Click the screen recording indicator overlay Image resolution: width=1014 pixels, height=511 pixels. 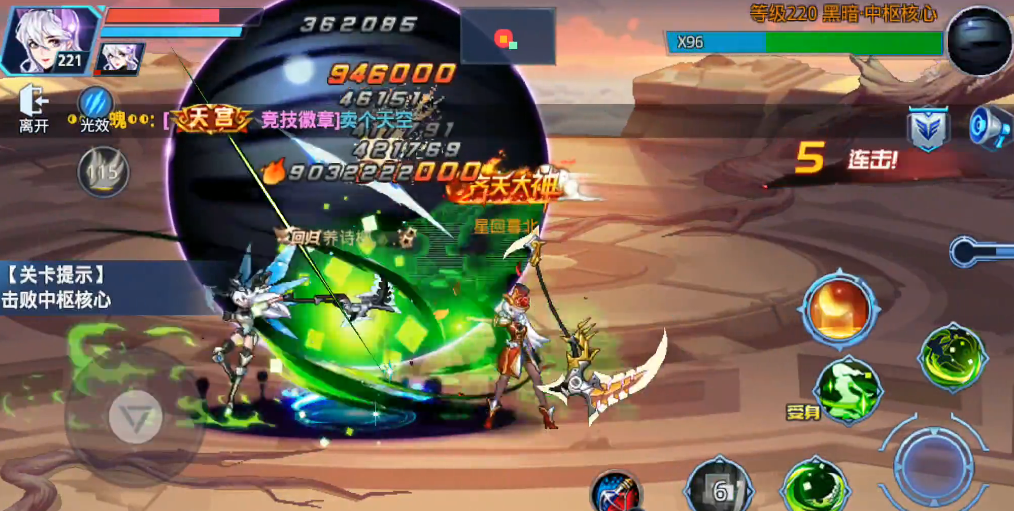click(x=507, y=38)
